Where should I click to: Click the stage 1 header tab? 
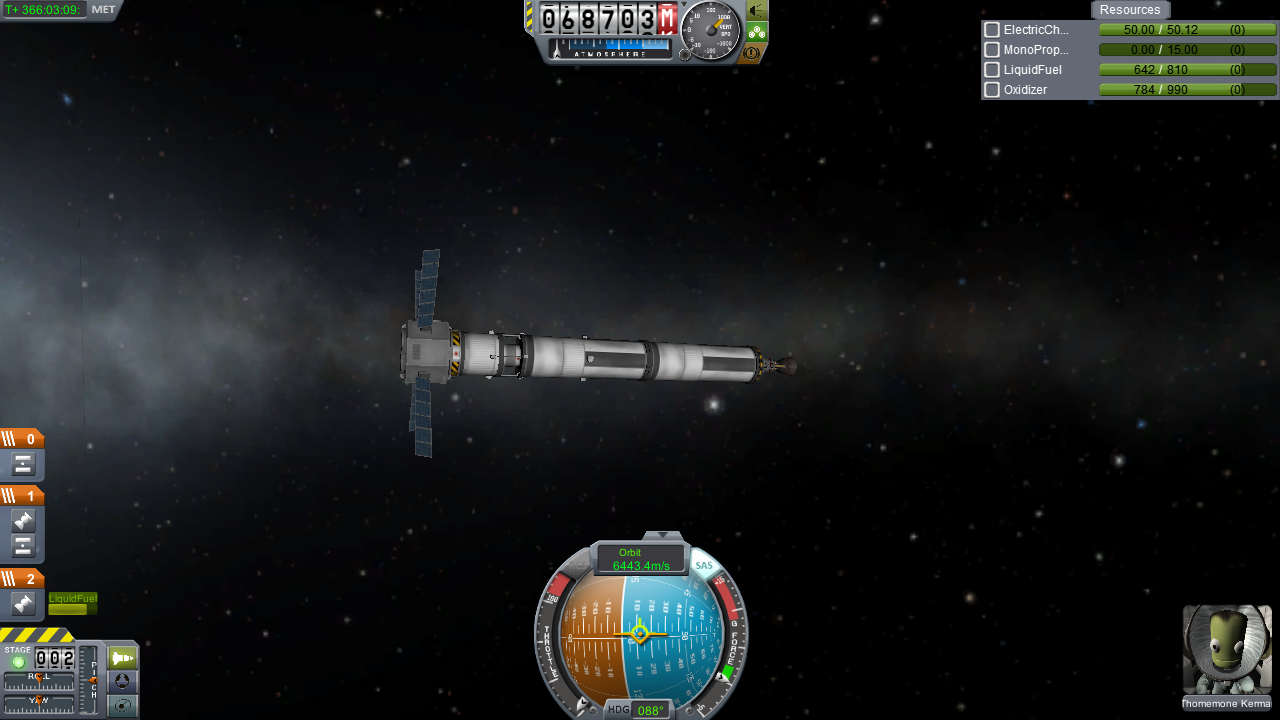[22, 496]
